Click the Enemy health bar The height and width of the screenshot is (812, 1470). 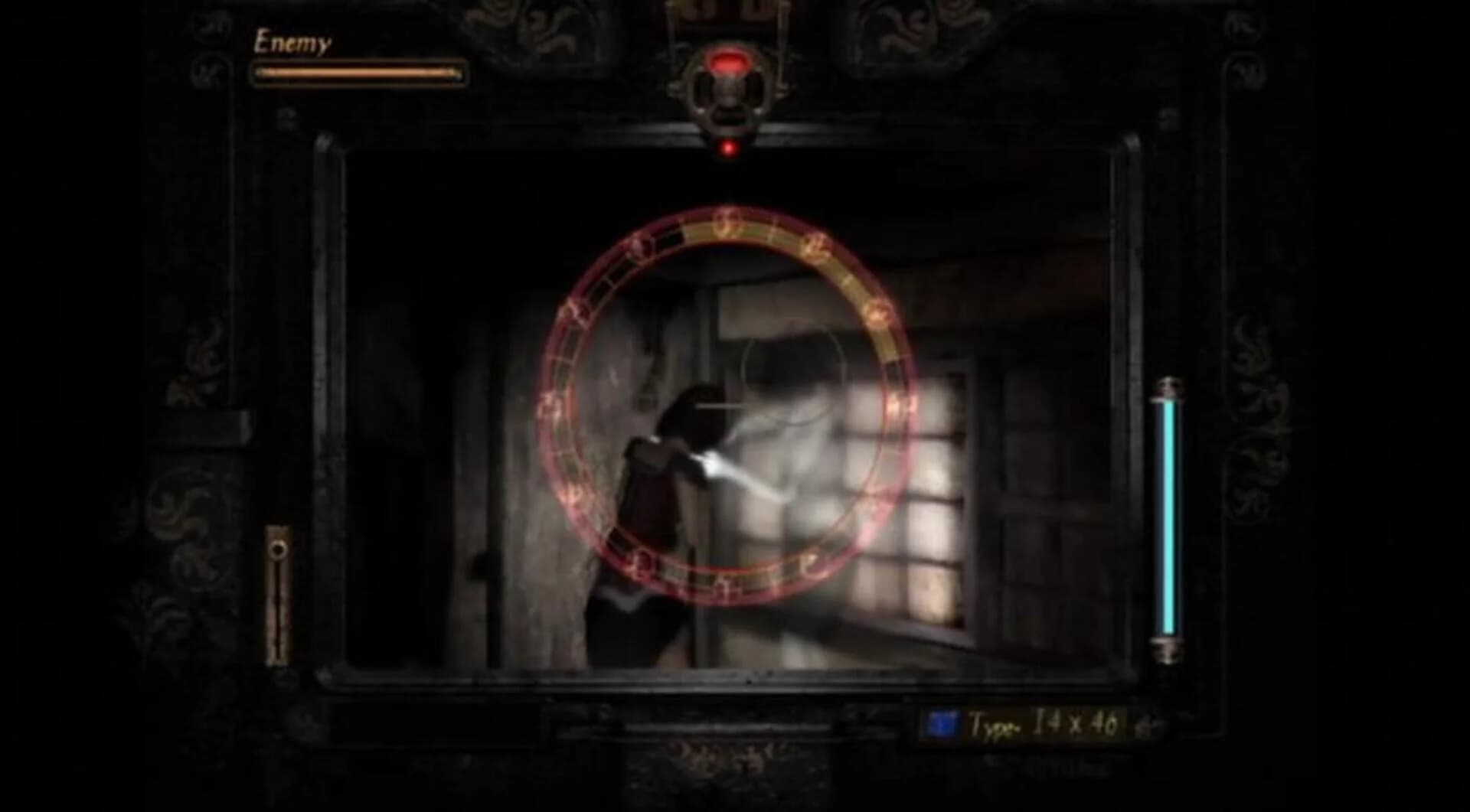point(356,73)
